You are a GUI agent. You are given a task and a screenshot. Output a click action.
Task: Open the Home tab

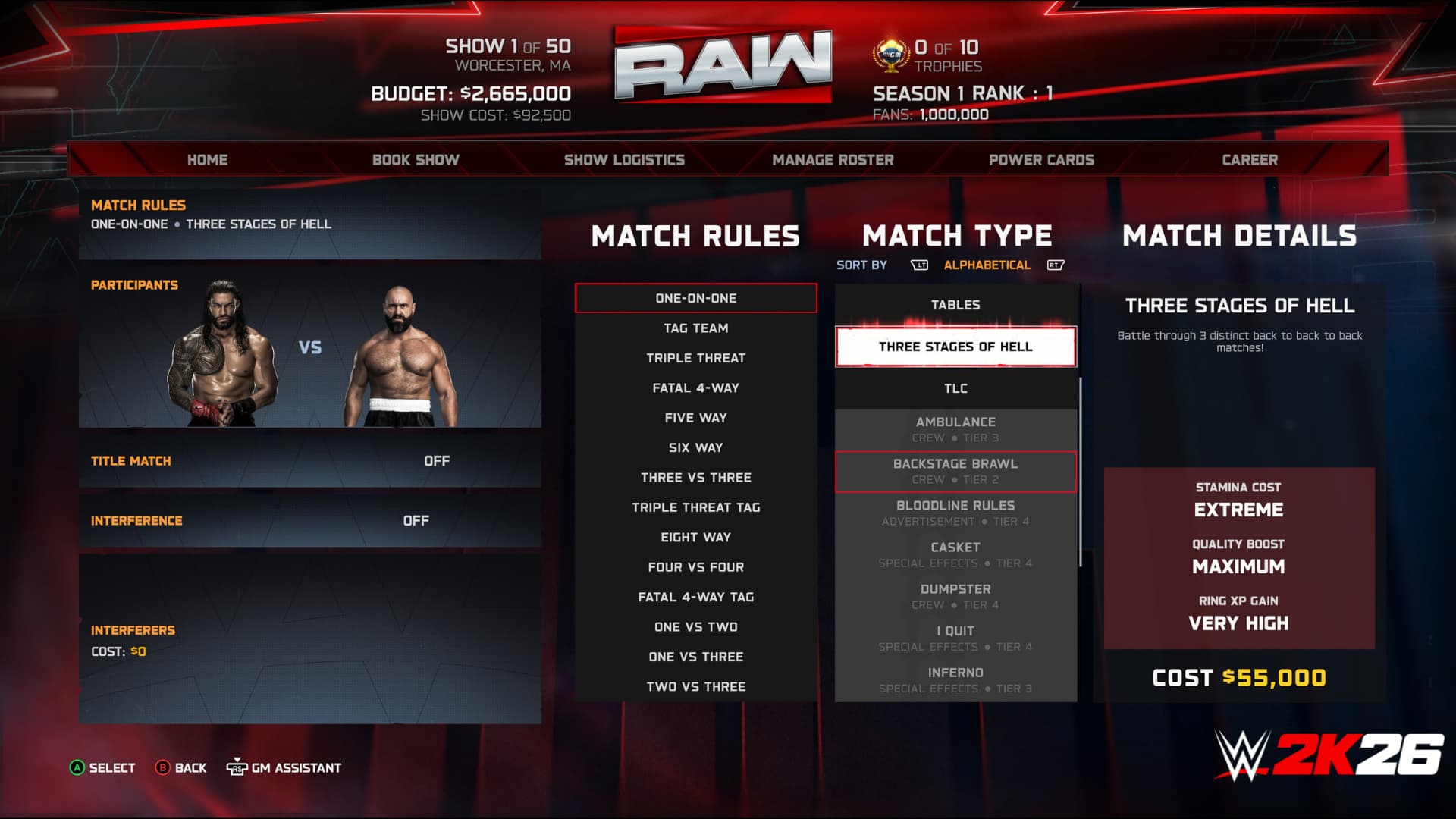coord(207,160)
